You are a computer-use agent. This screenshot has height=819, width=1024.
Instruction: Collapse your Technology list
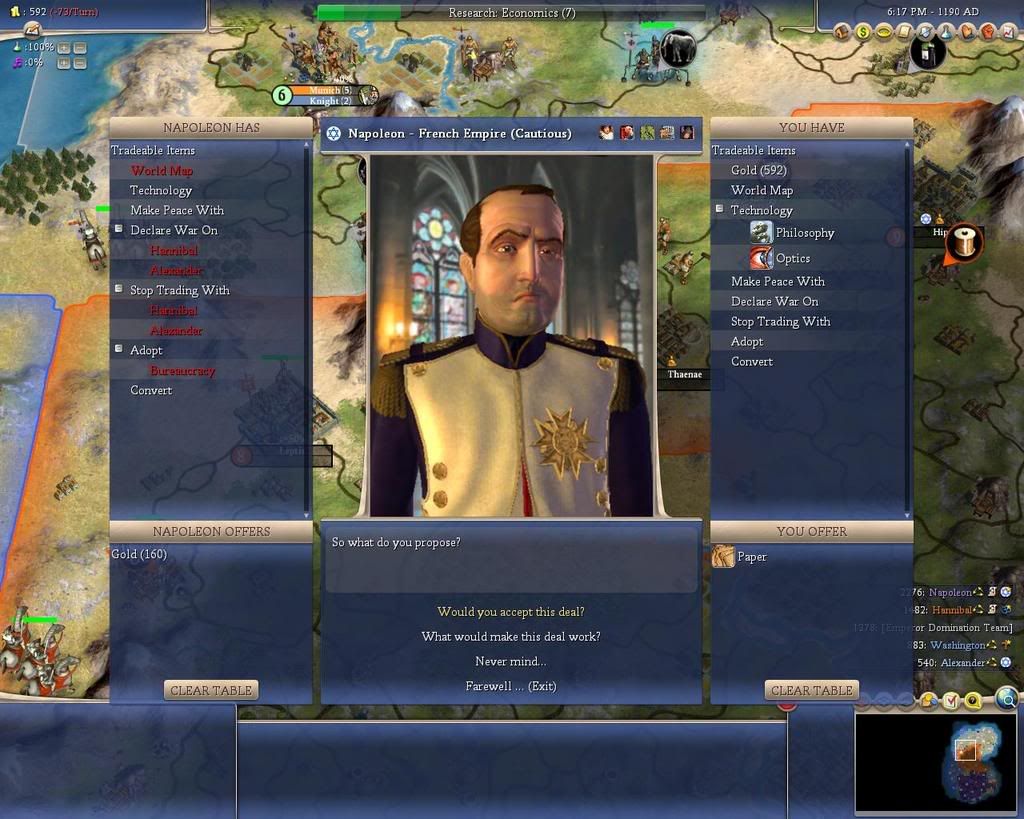719,210
